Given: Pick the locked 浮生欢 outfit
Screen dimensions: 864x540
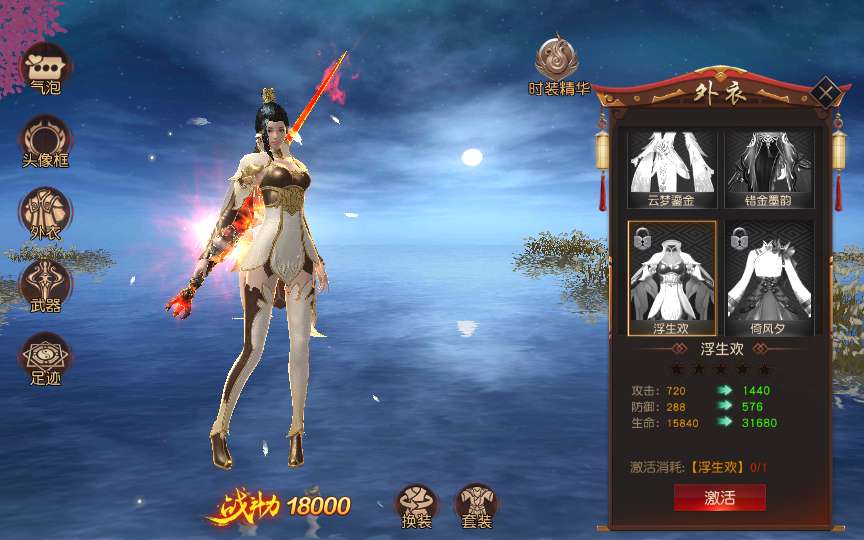Looking at the screenshot, I should pyautogui.click(x=671, y=277).
